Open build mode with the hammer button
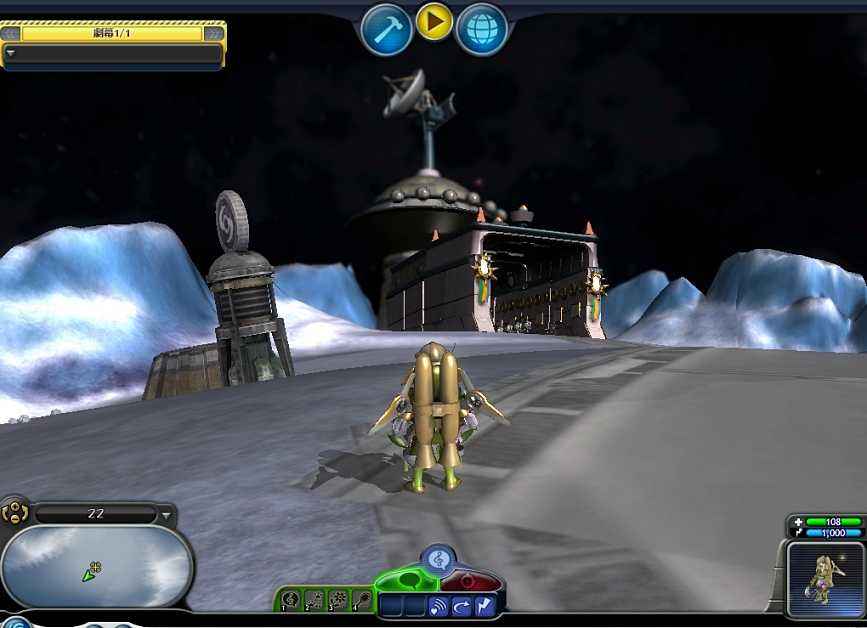Screen dimensions: 867x628 (x=386, y=29)
